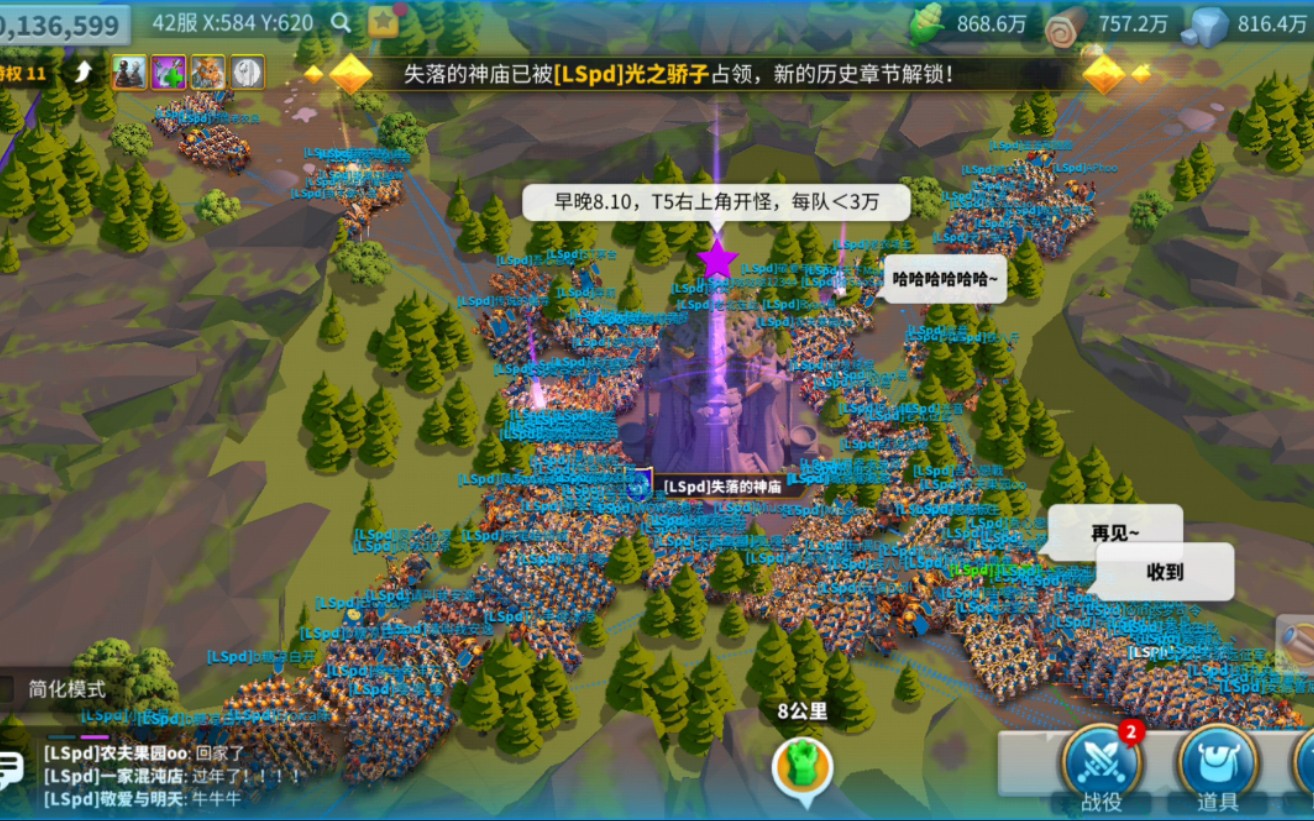The height and width of the screenshot is (821, 1314).
Task: Tap the map search magnifier icon
Action: click(341, 21)
